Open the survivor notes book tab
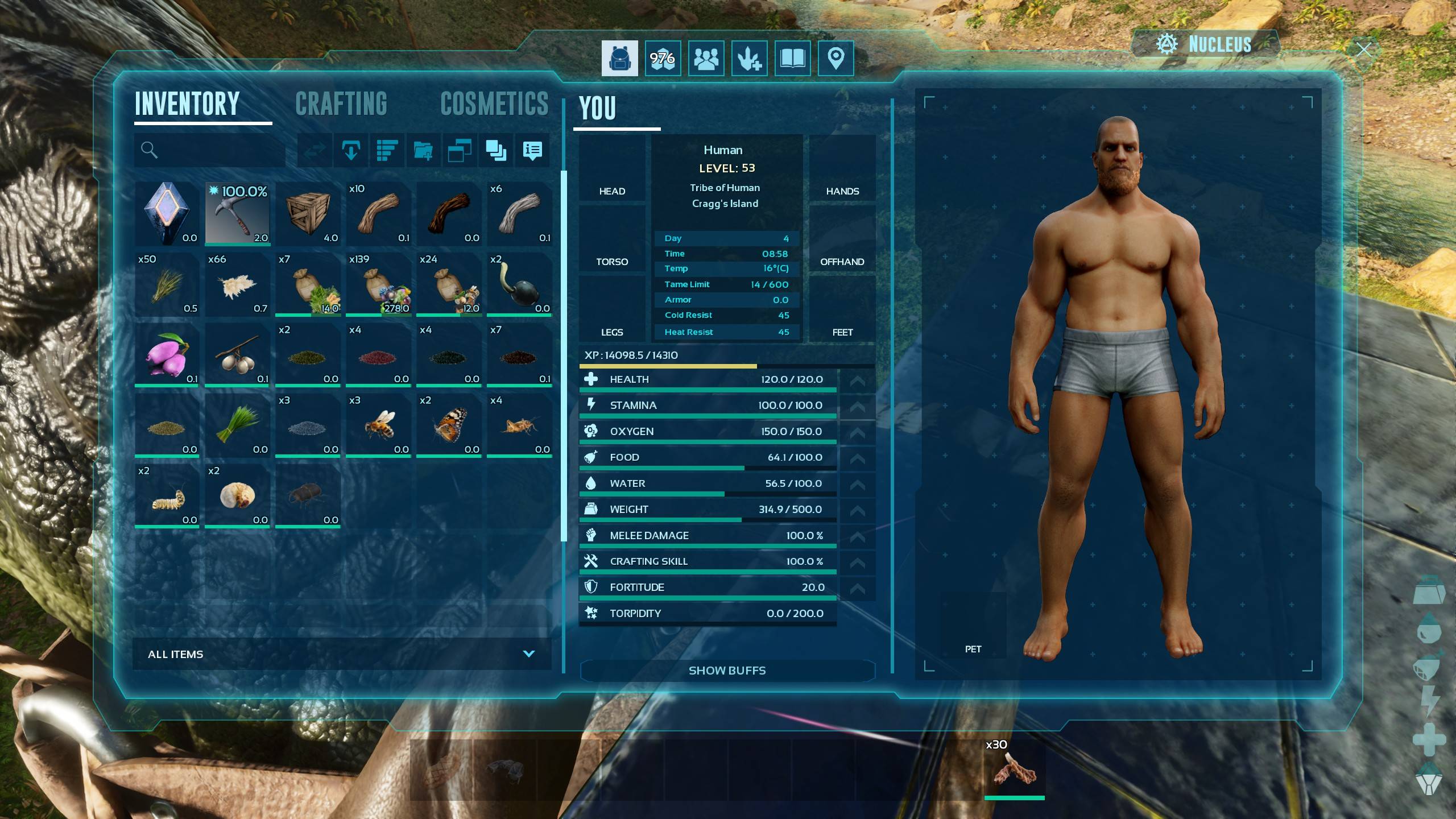1456x819 pixels. coord(792,58)
